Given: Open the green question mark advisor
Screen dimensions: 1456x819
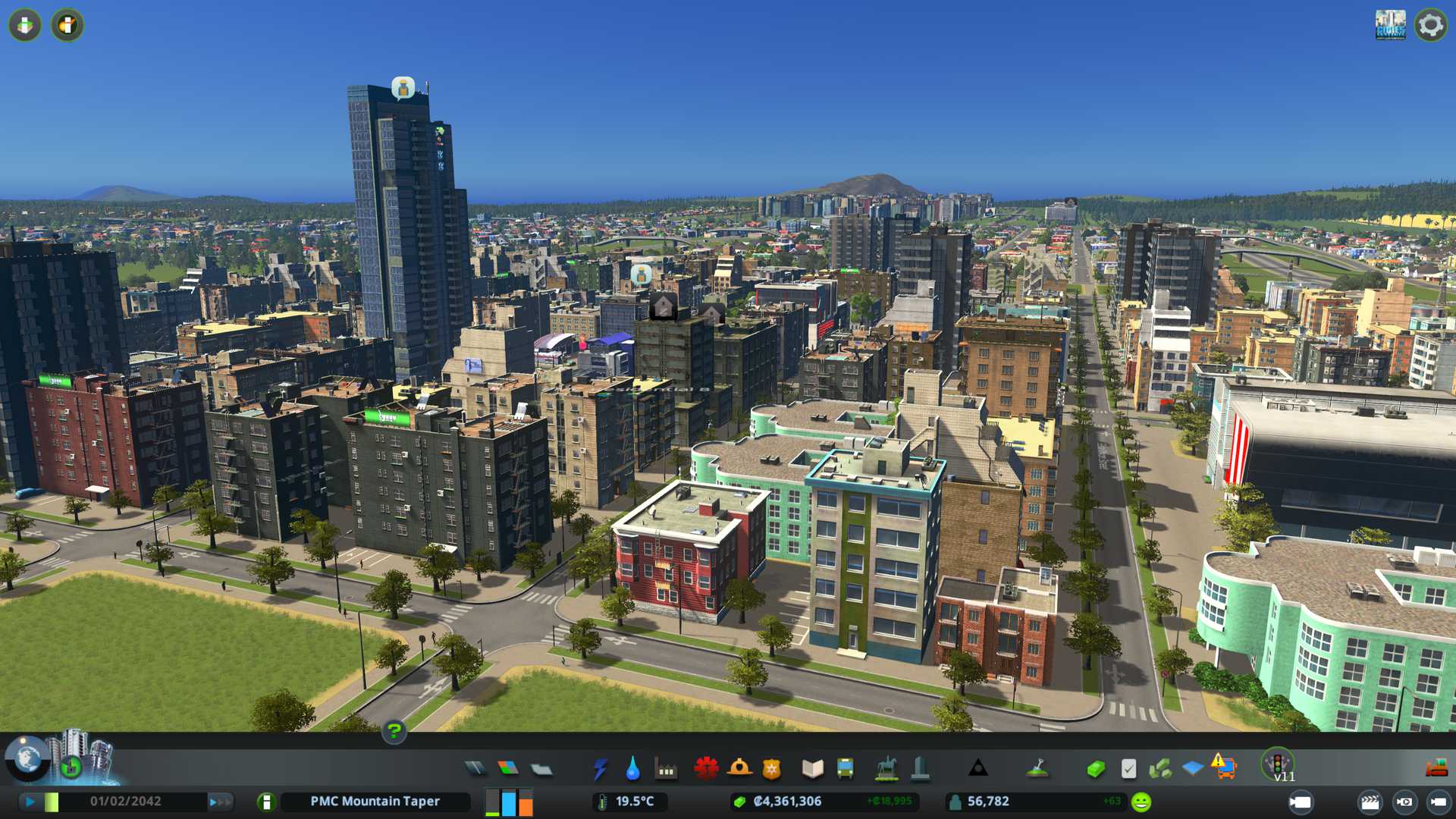Looking at the screenshot, I should tap(394, 731).
